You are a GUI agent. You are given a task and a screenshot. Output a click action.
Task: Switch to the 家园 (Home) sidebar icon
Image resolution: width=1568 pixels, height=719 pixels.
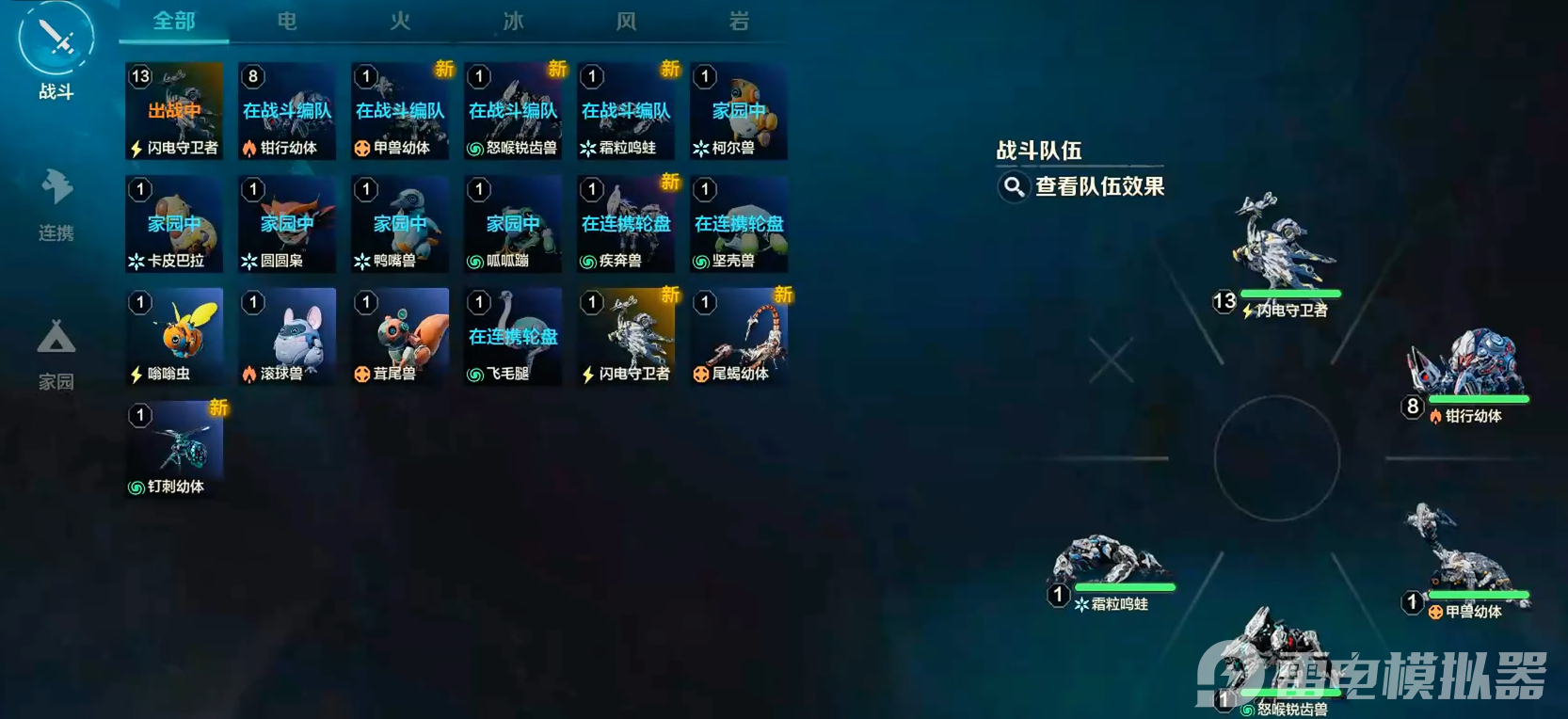[x=55, y=348]
